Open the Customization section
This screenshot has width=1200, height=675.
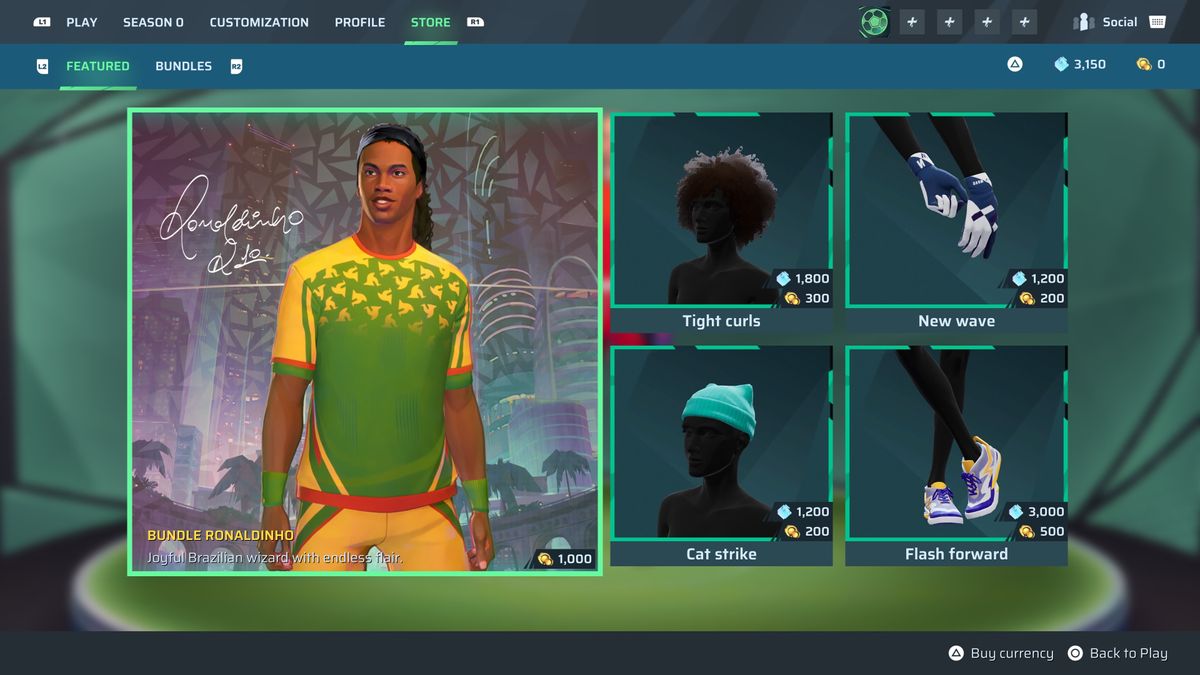(x=259, y=22)
